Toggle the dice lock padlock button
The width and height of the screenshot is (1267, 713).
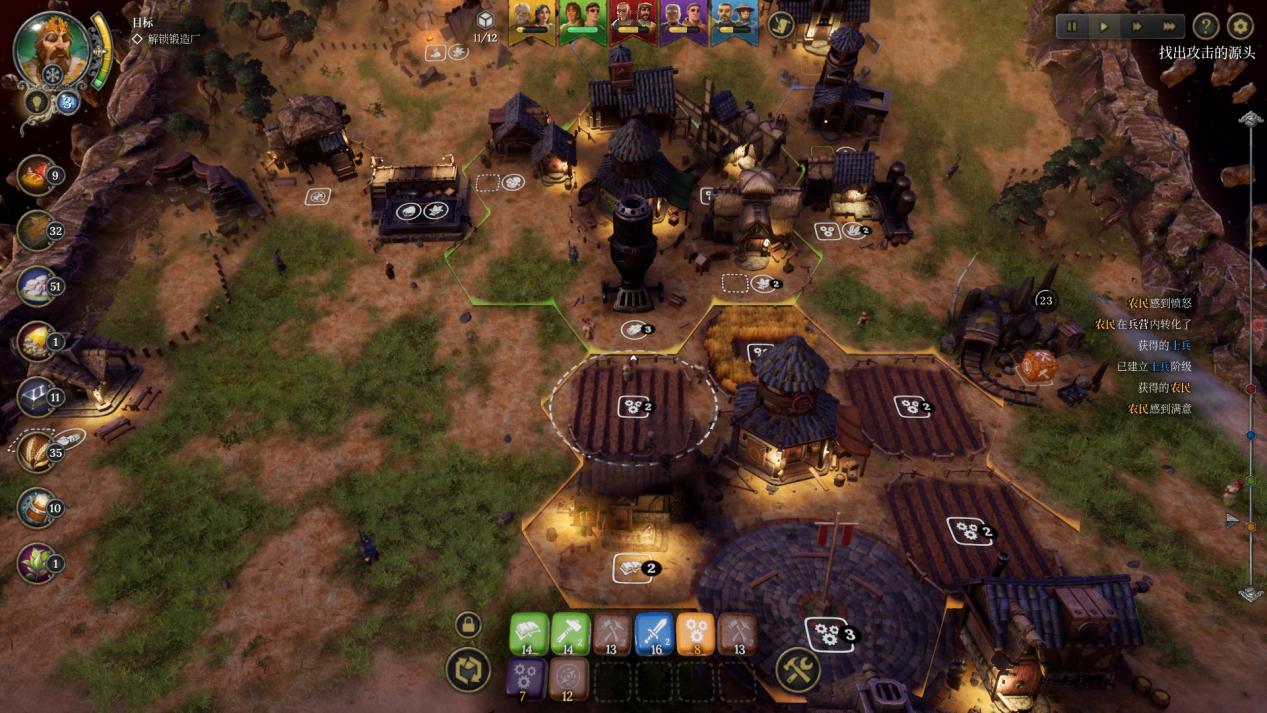[x=468, y=626]
